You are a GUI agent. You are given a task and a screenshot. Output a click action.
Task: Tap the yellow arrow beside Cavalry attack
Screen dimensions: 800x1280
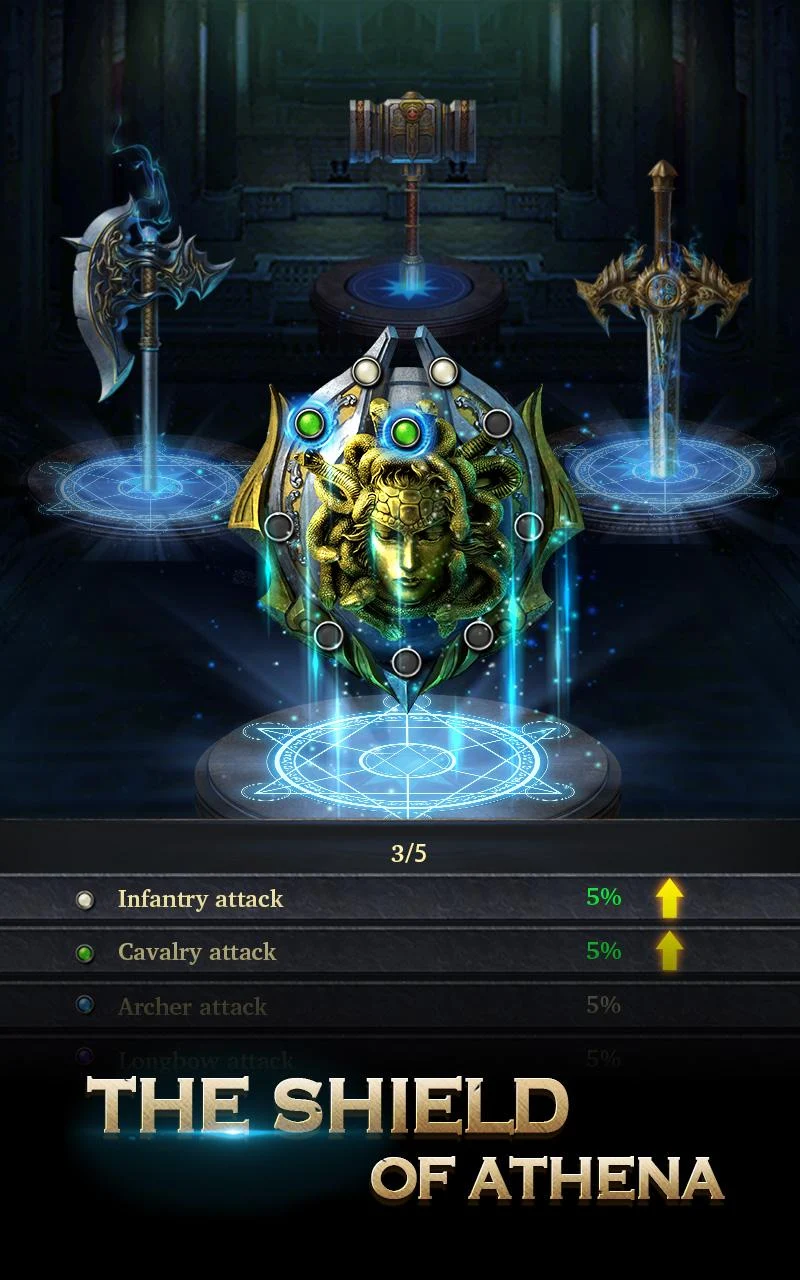pyautogui.click(x=669, y=950)
